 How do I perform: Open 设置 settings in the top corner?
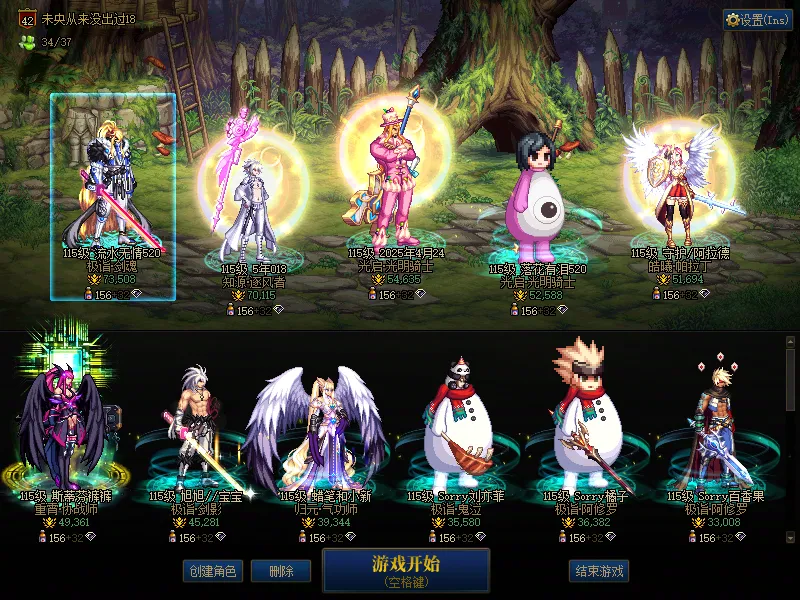point(758,20)
